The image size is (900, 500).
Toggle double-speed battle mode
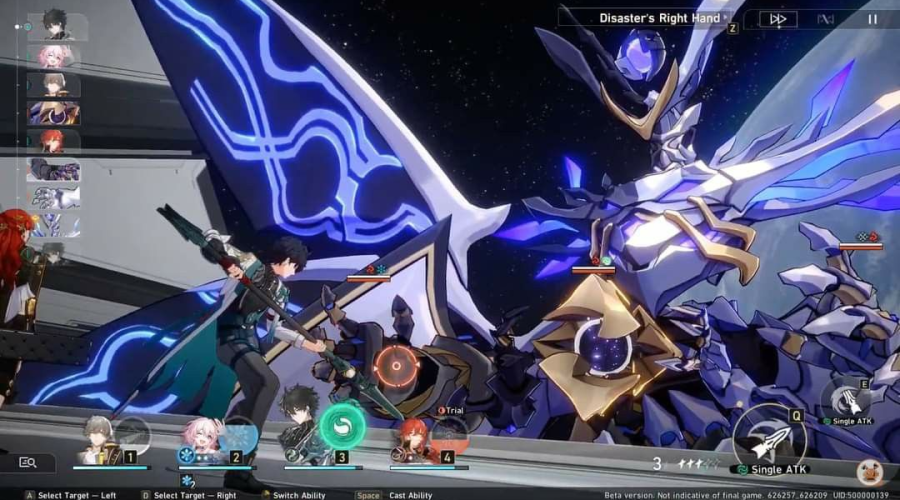(777, 18)
